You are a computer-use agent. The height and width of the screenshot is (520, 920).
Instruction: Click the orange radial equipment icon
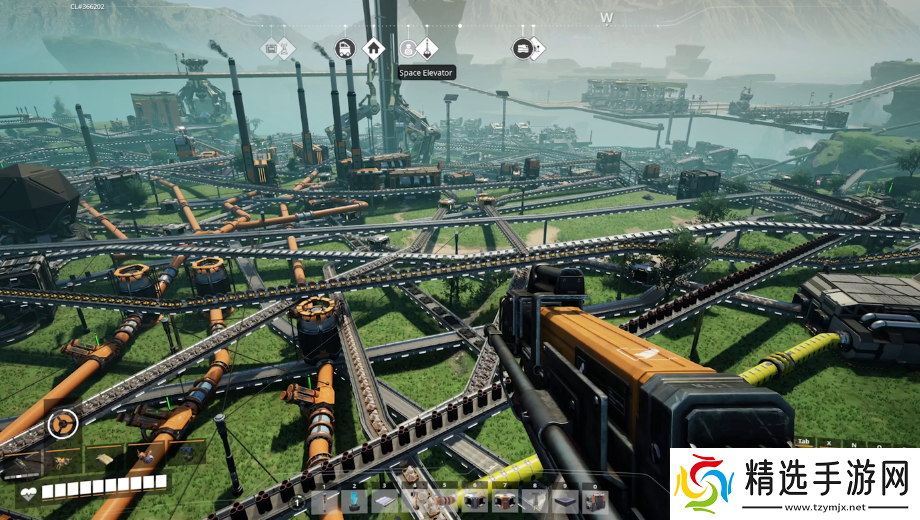[x=62, y=425]
